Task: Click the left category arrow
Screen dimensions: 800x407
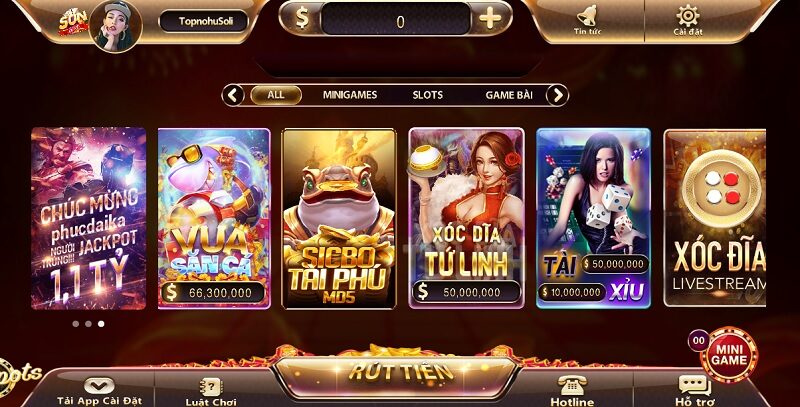Action: click(x=234, y=95)
